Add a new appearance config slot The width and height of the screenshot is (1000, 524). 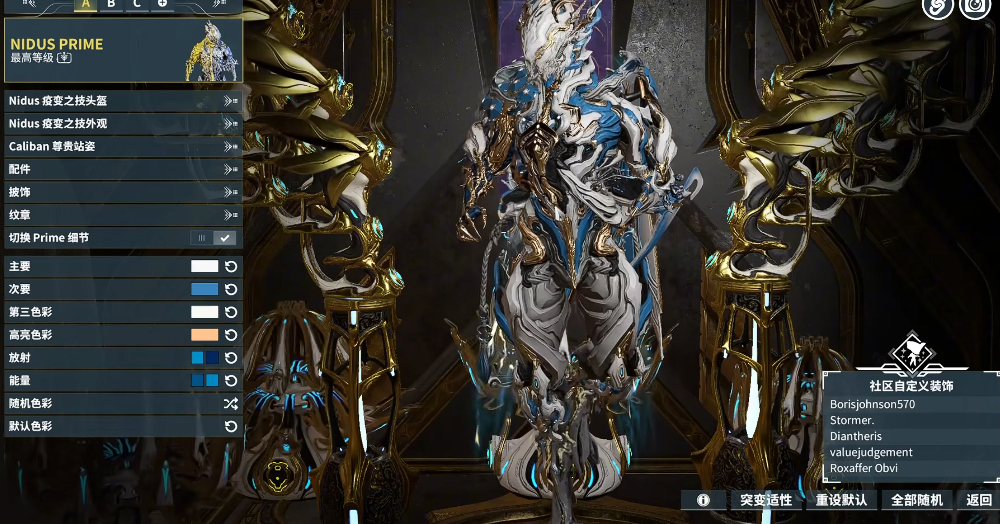(x=162, y=4)
